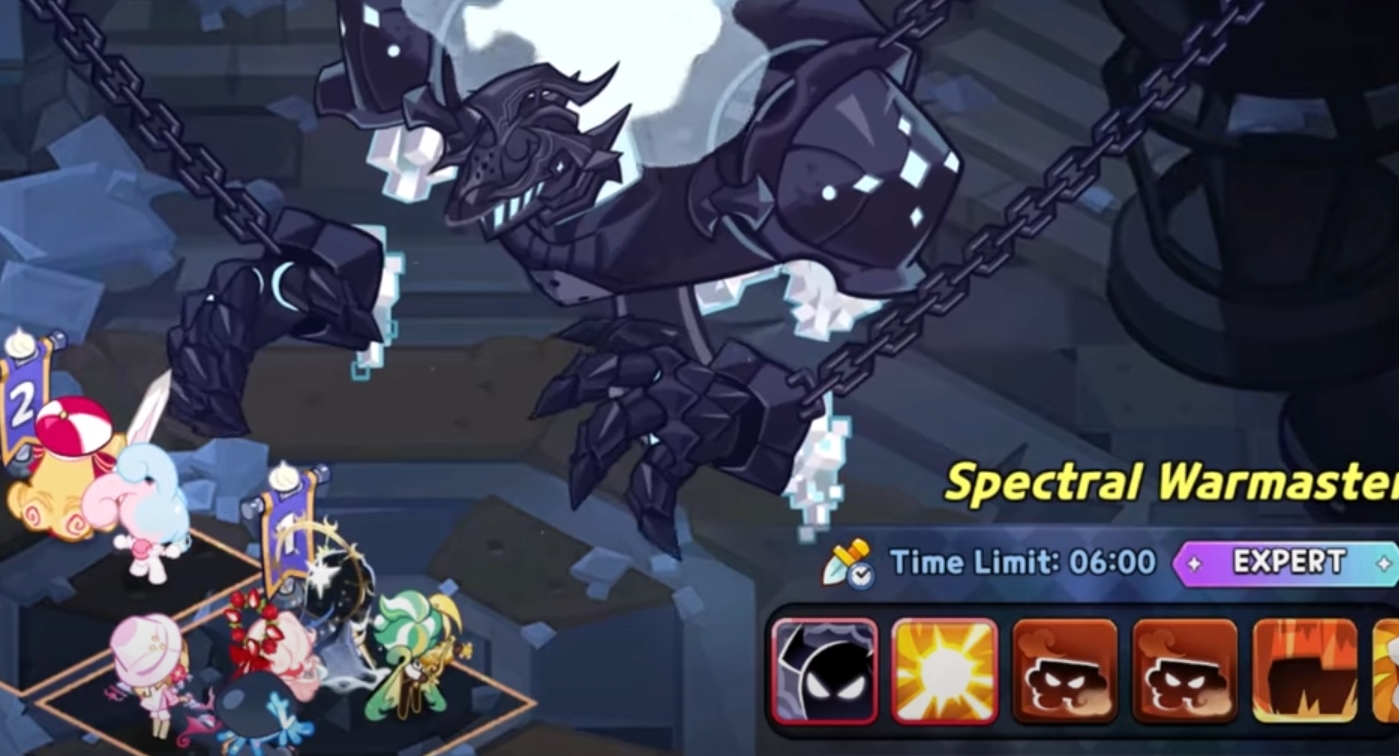Select the partially visible yellow skill icon
Image resolution: width=1399 pixels, height=756 pixels.
click(1392, 670)
